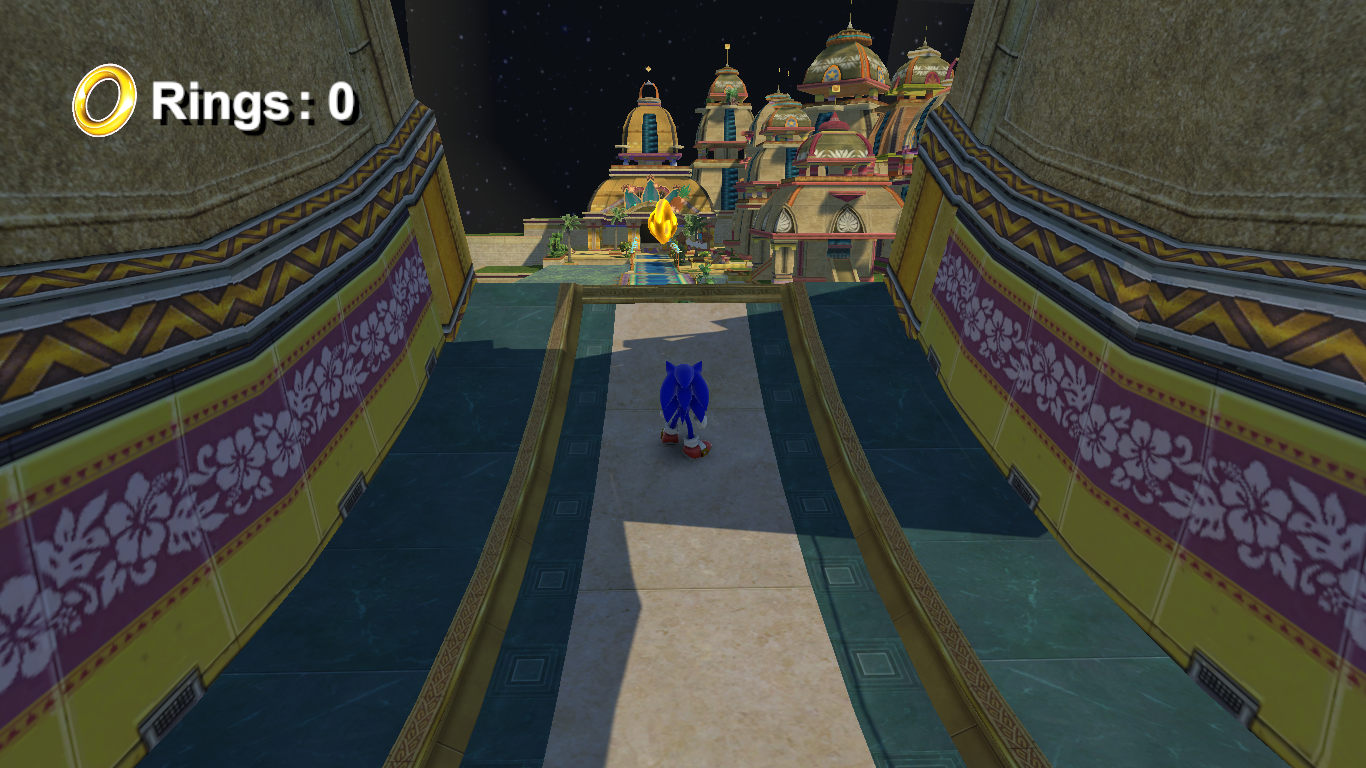Image resolution: width=1366 pixels, height=768 pixels.
Task: Click the star decoration on the right dome
Action: (832, 73)
